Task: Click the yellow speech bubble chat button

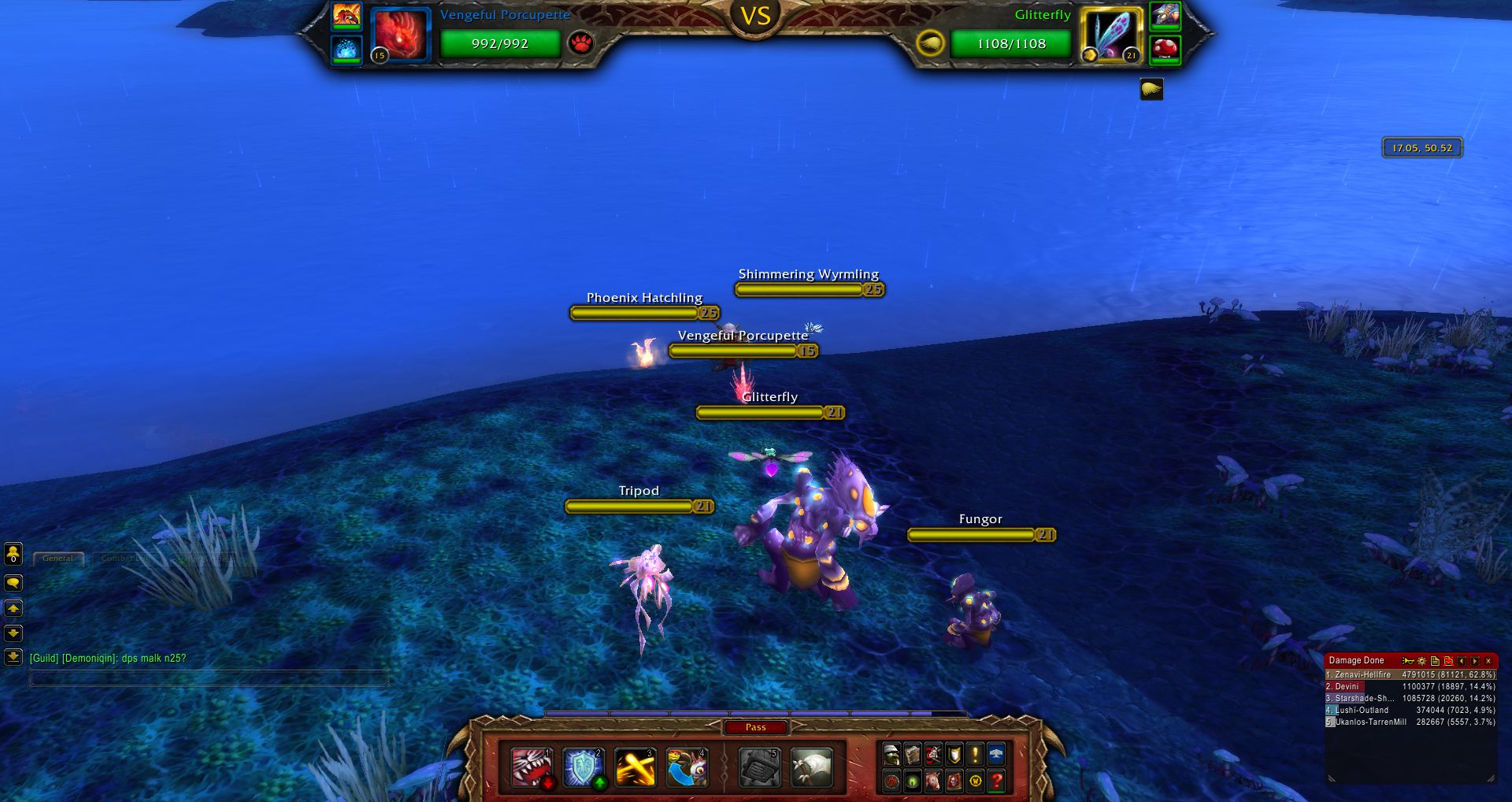Action: [x=13, y=583]
